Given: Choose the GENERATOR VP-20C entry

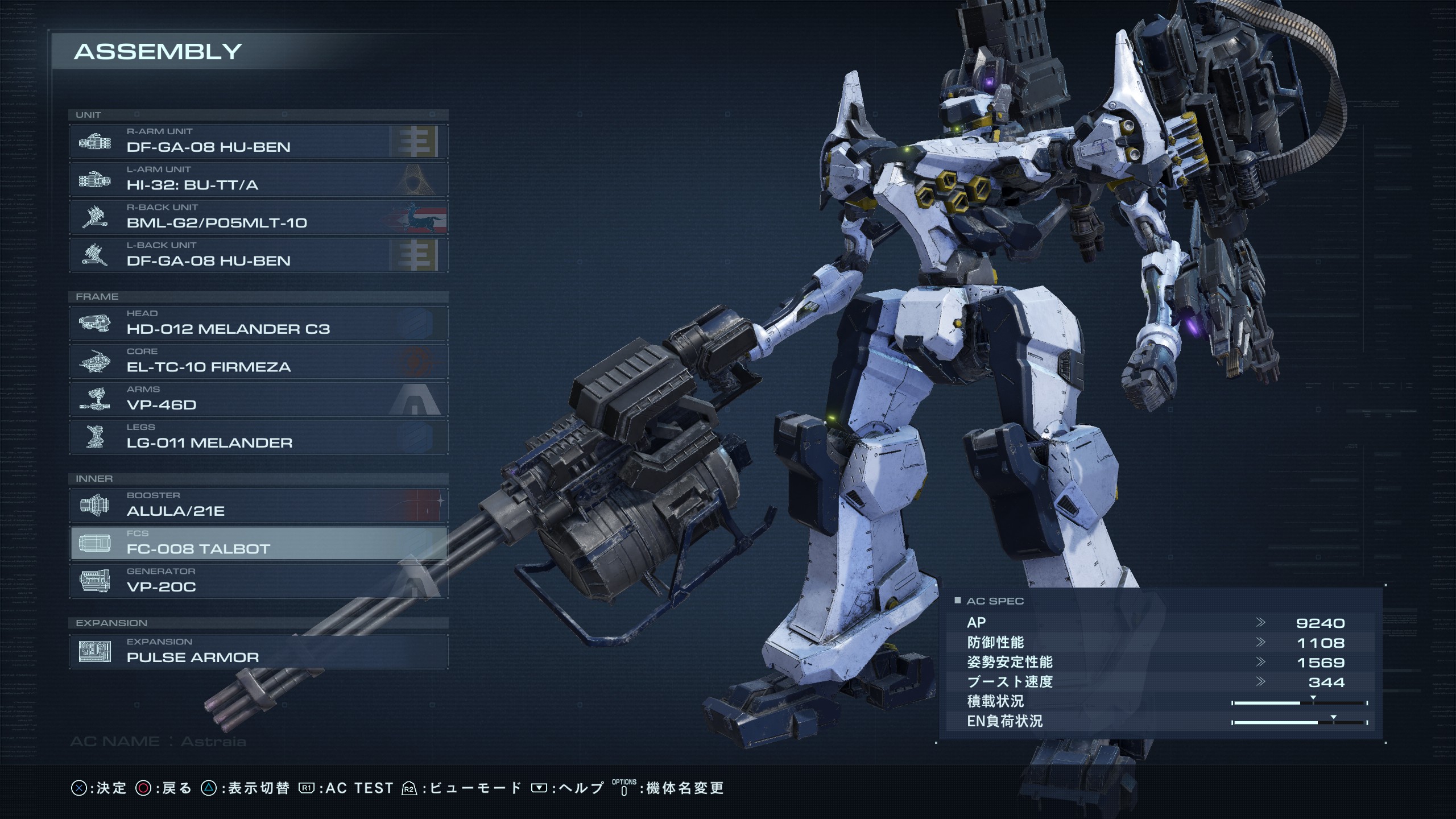Looking at the screenshot, I should 259,581.
